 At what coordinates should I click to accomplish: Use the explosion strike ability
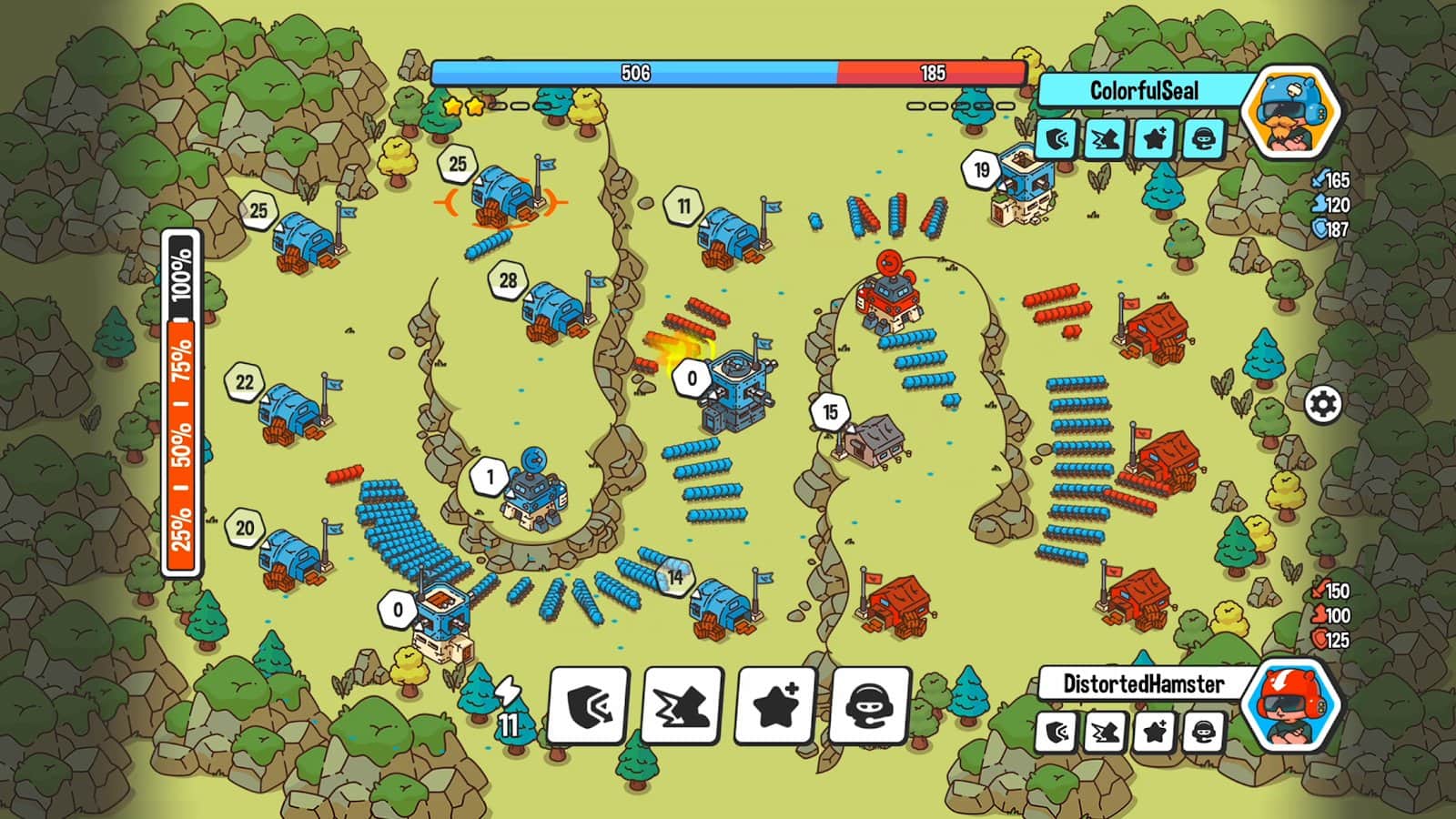[x=682, y=705]
